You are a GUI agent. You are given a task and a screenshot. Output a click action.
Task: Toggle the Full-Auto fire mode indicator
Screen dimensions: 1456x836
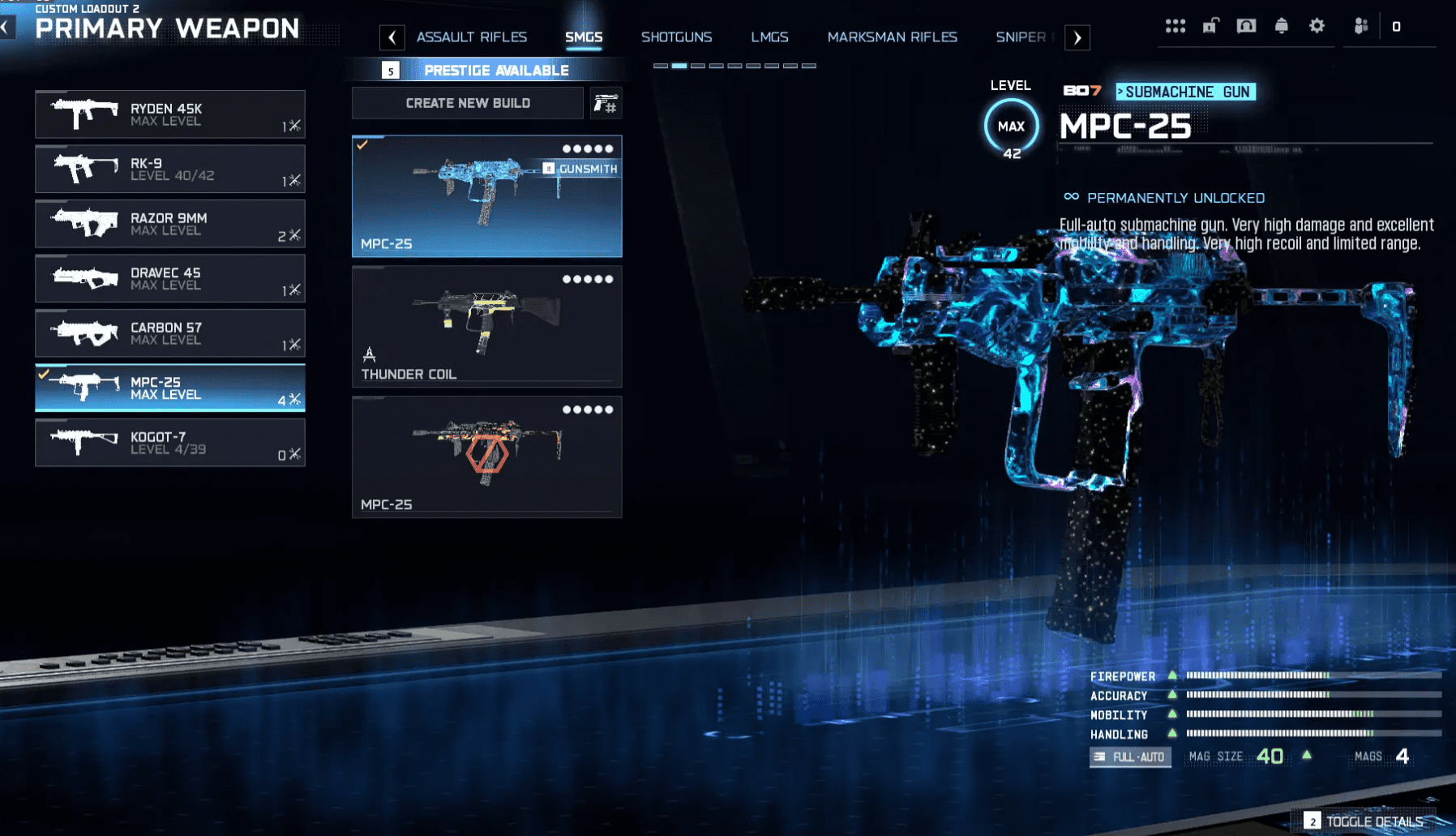[x=1130, y=757]
